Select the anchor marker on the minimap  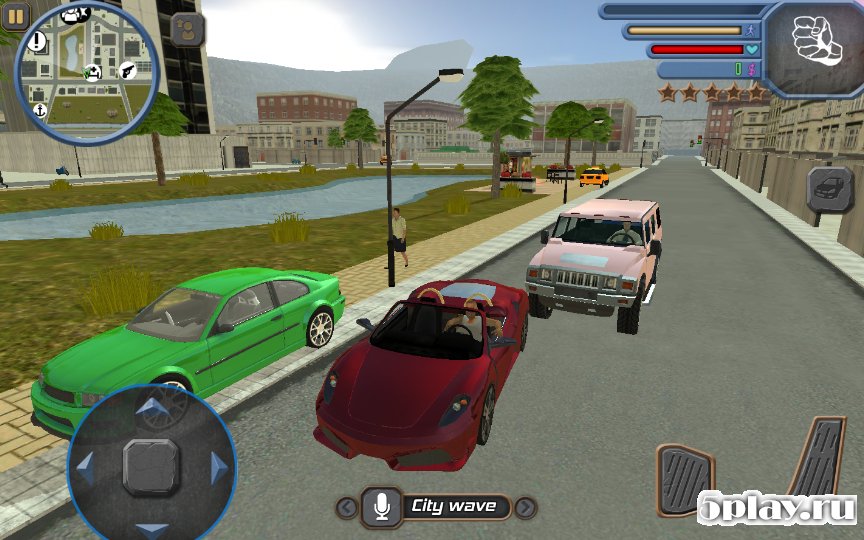40,109
